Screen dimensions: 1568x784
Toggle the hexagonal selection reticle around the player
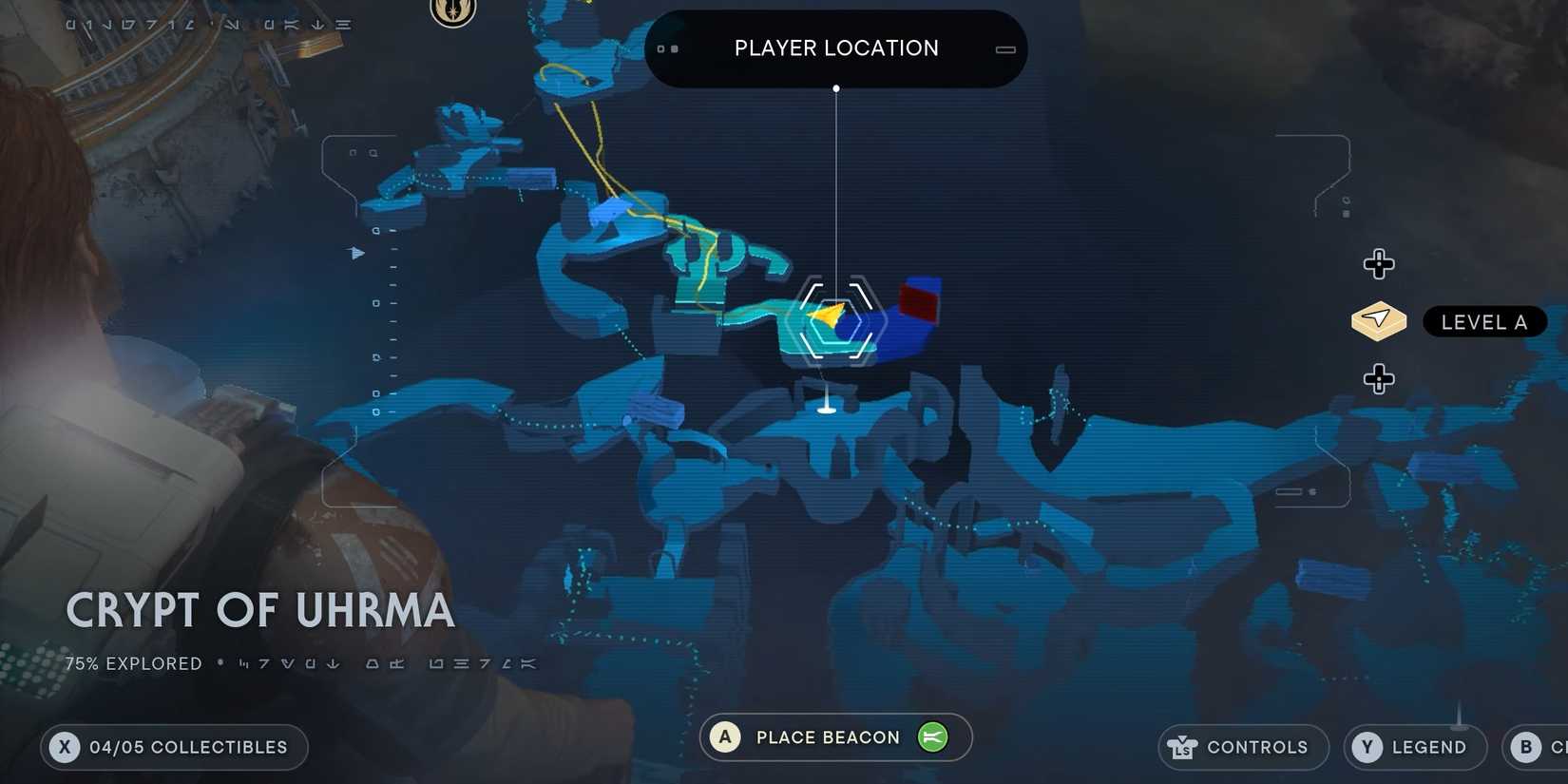click(836, 320)
